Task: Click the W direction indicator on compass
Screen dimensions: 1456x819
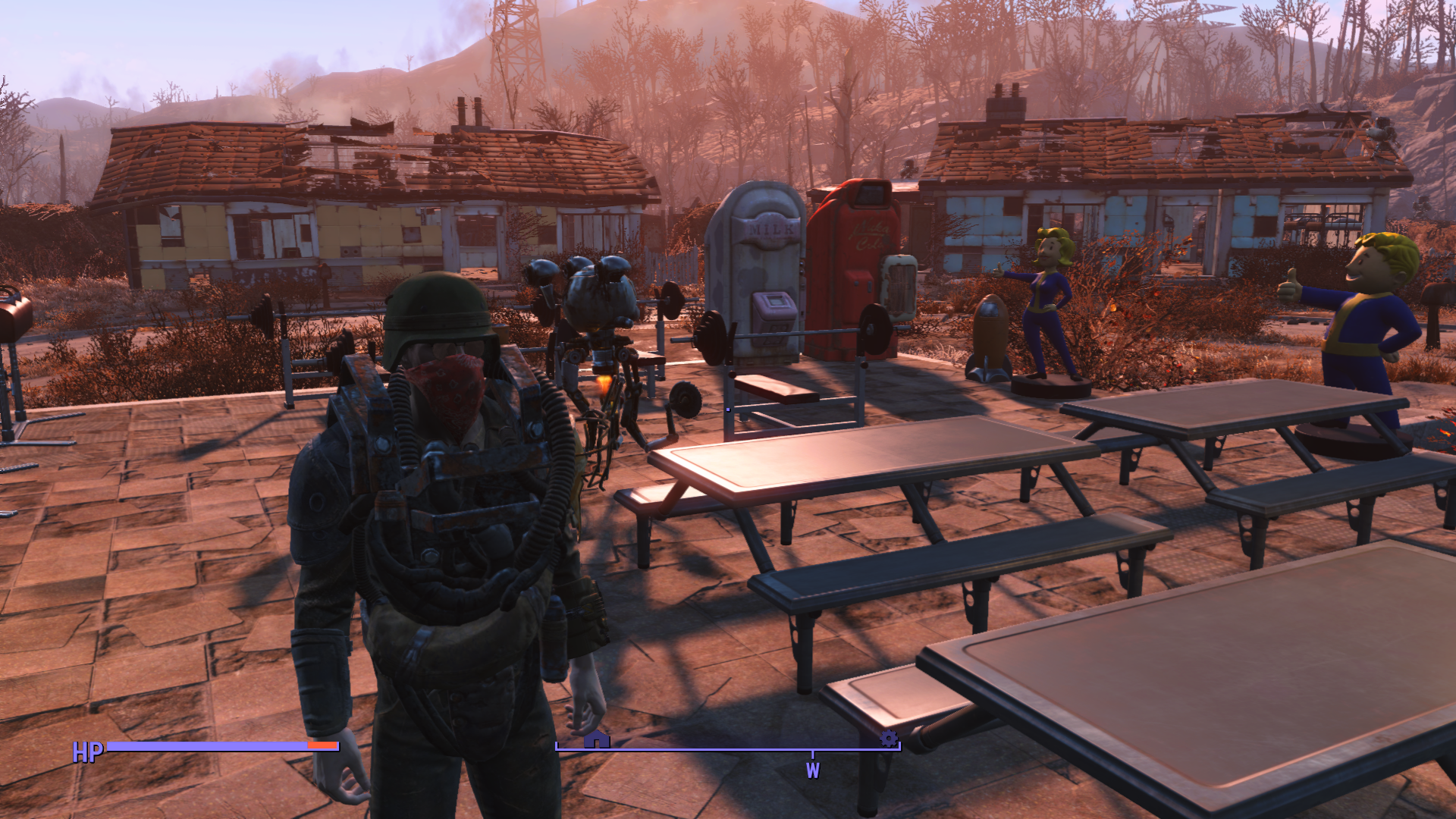Action: pyautogui.click(x=813, y=770)
